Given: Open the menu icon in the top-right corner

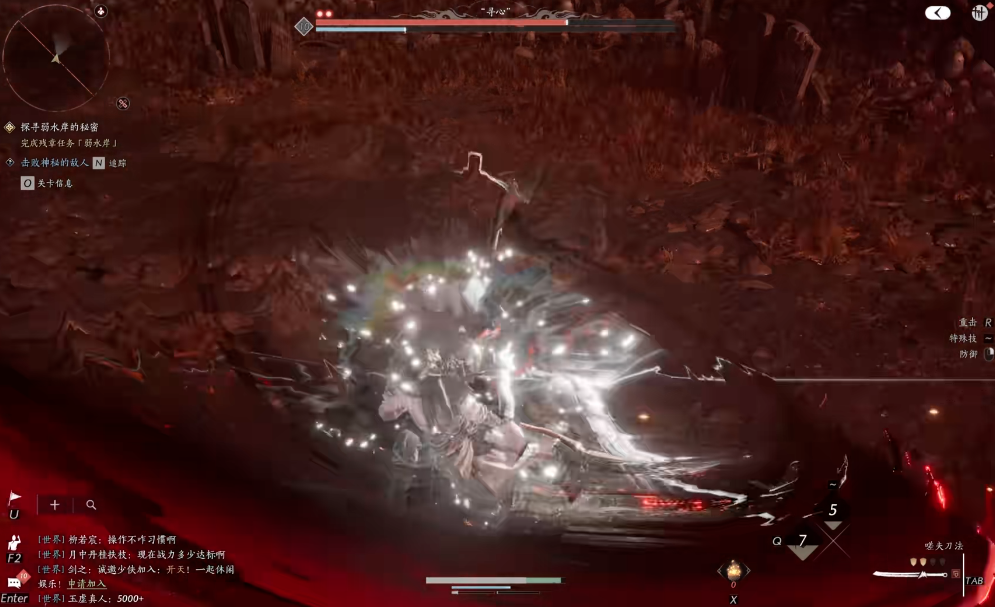Looking at the screenshot, I should (979, 12).
